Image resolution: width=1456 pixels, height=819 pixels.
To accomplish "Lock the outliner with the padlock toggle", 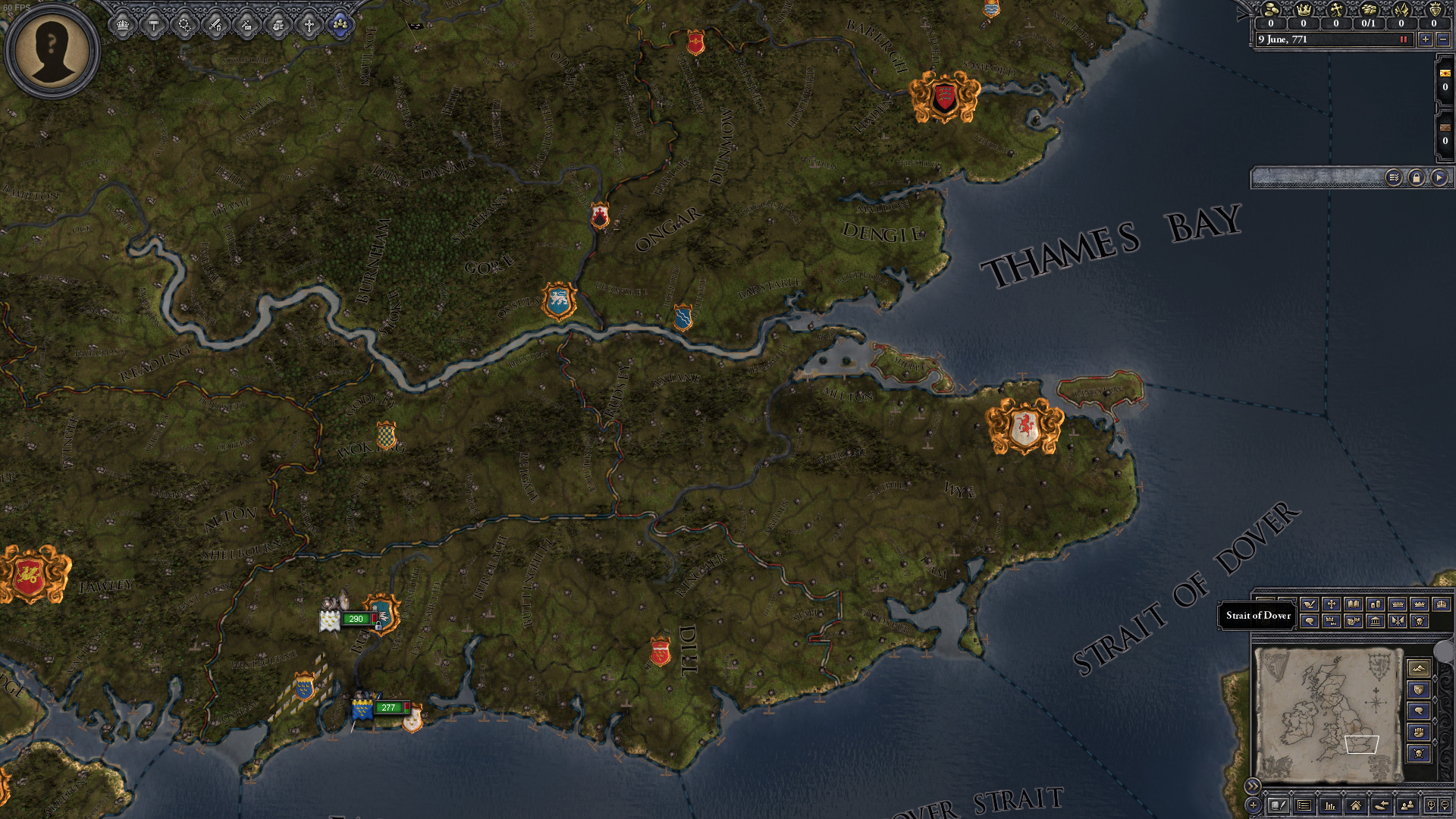I will [x=1417, y=178].
